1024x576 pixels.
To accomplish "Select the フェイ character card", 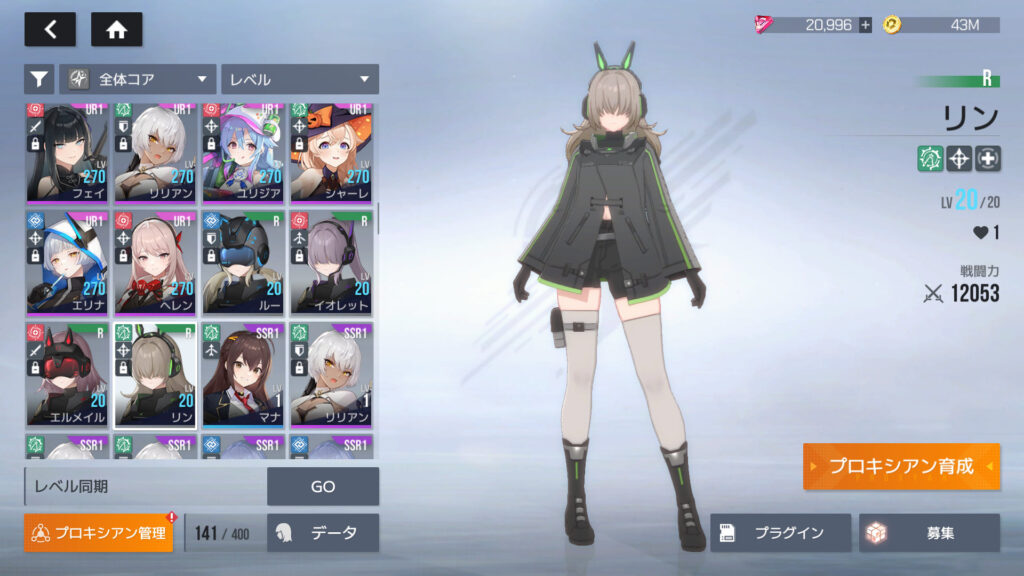I will click(x=67, y=153).
